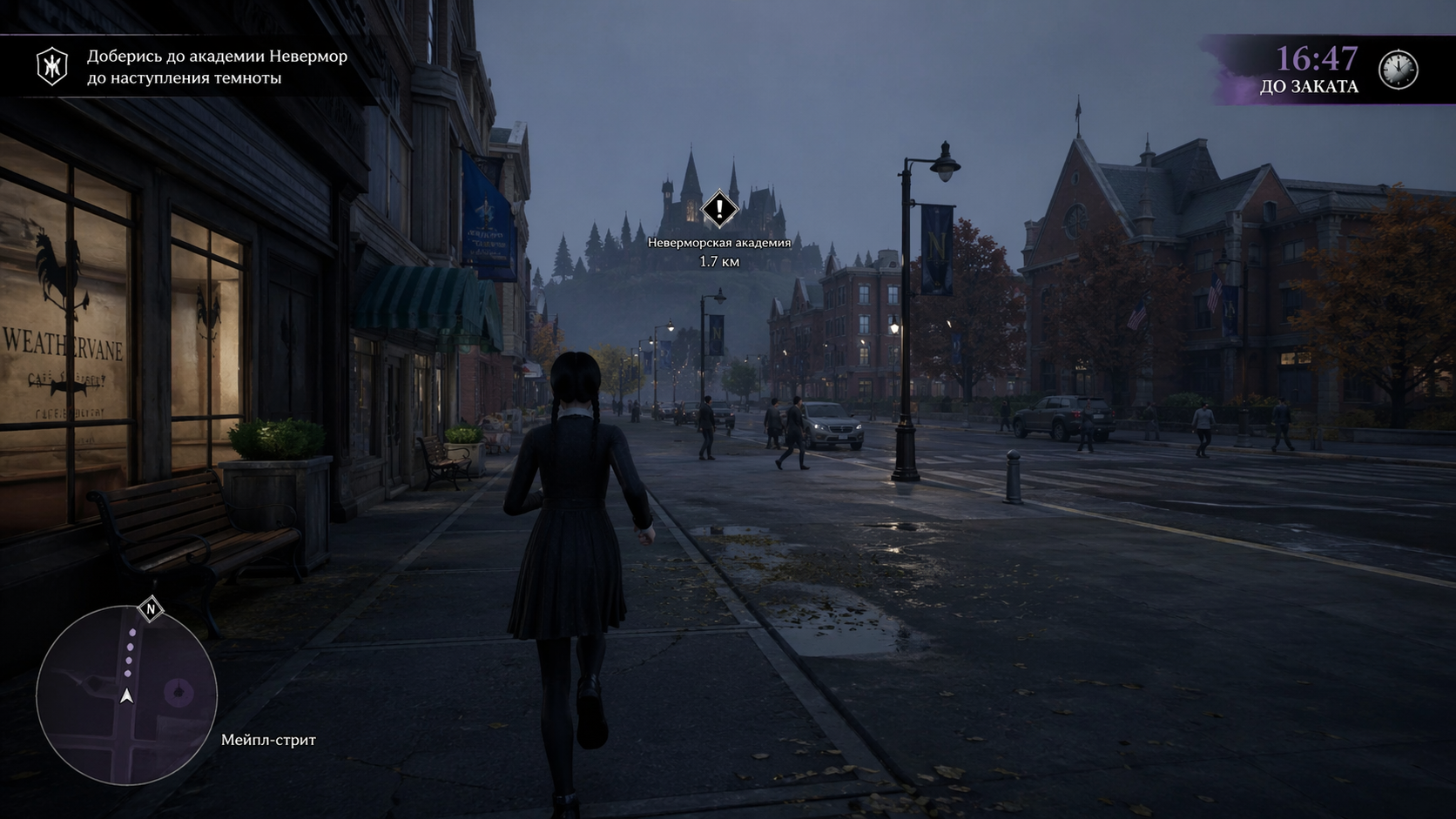Click the north compass marker on minimap
This screenshot has width=1456, height=819.
pyautogui.click(x=151, y=609)
